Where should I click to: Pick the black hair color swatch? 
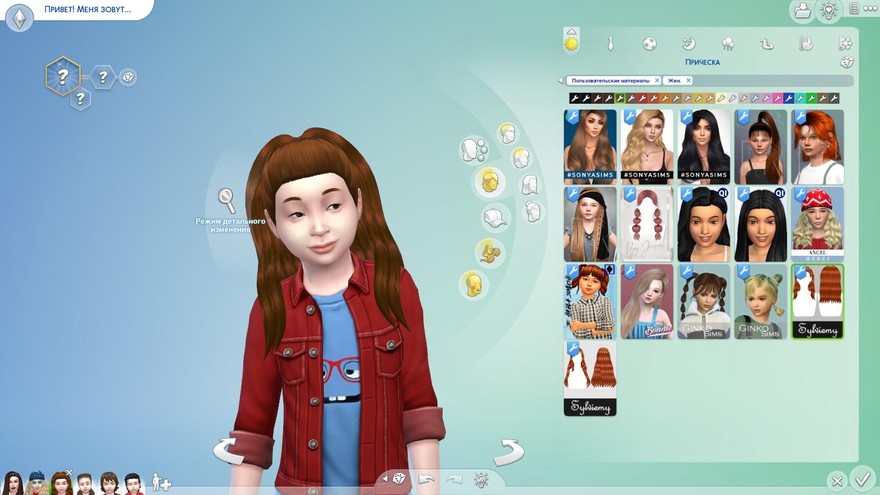[x=575, y=98]
